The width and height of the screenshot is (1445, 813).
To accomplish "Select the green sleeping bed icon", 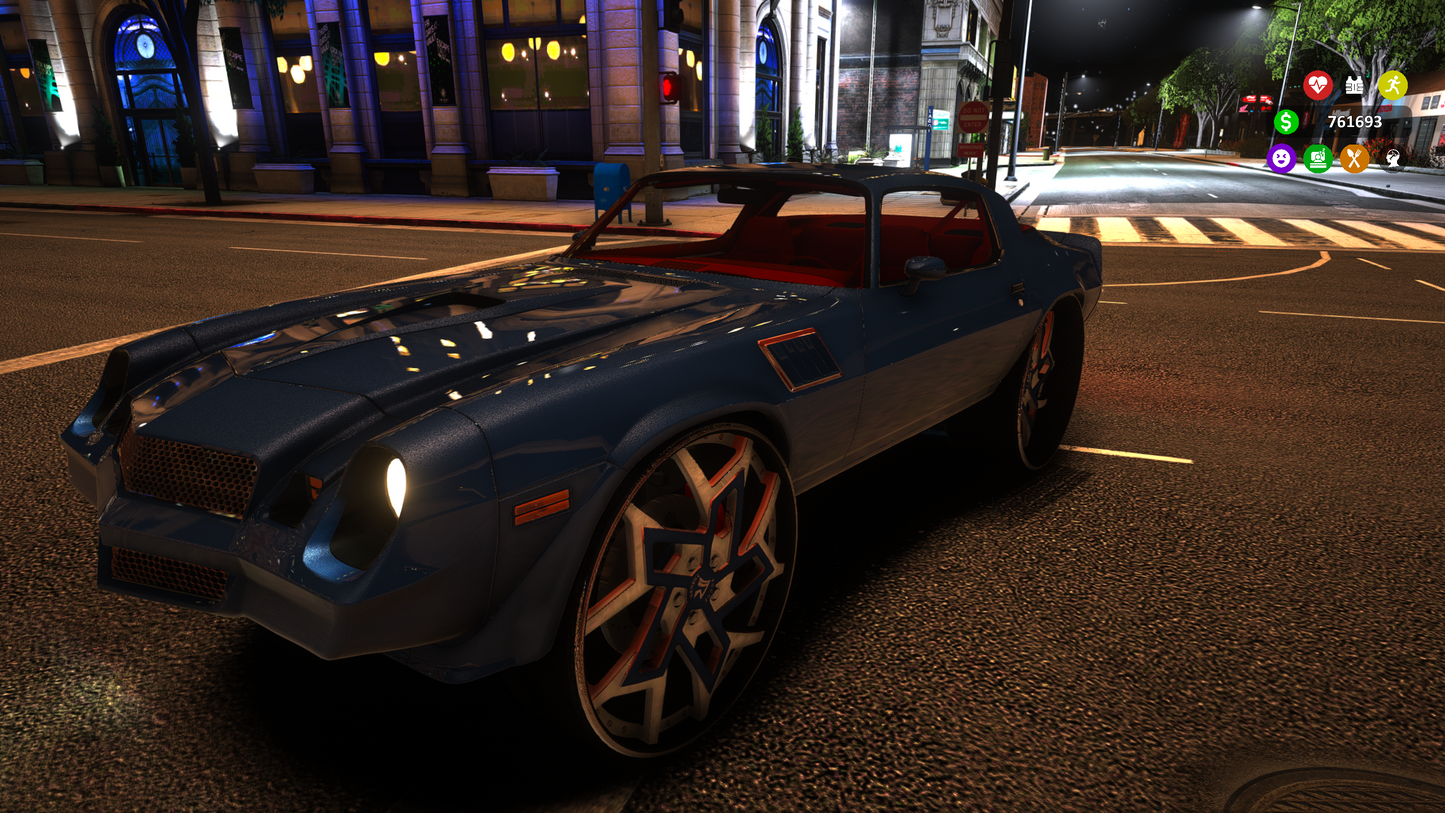I will [x=1318, y=158].
